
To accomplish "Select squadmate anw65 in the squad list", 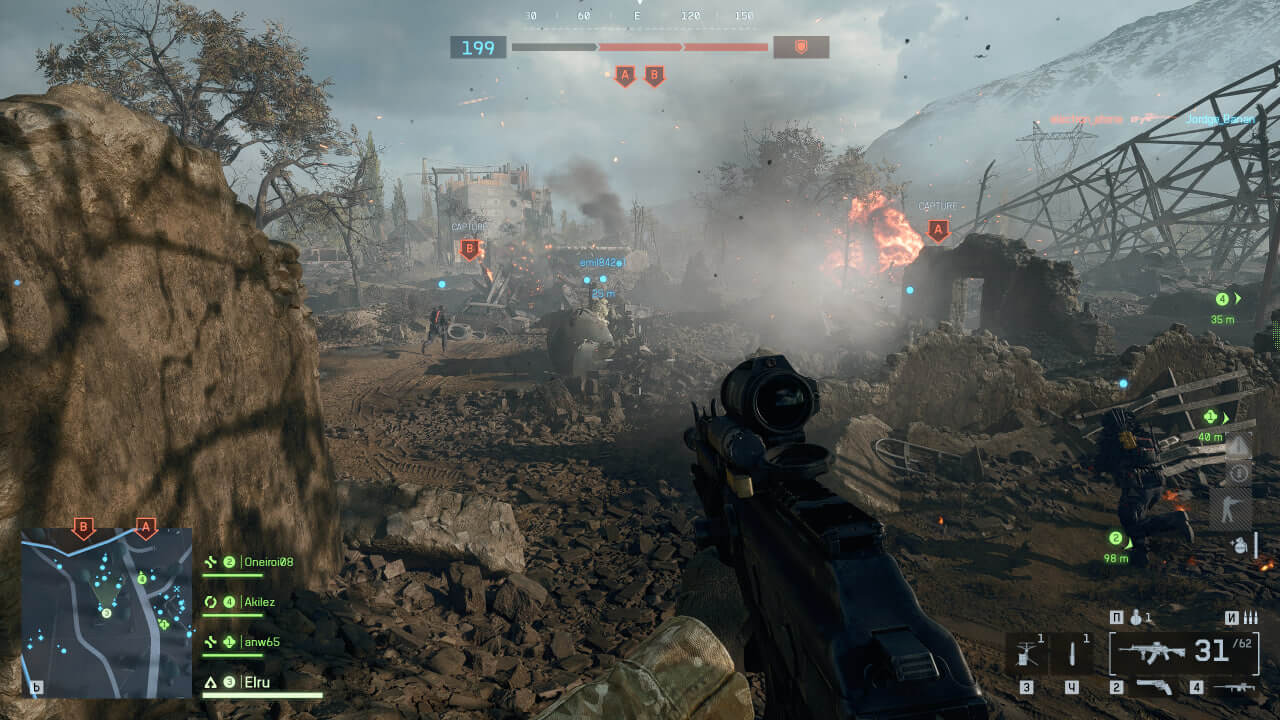I will point(261,642).
